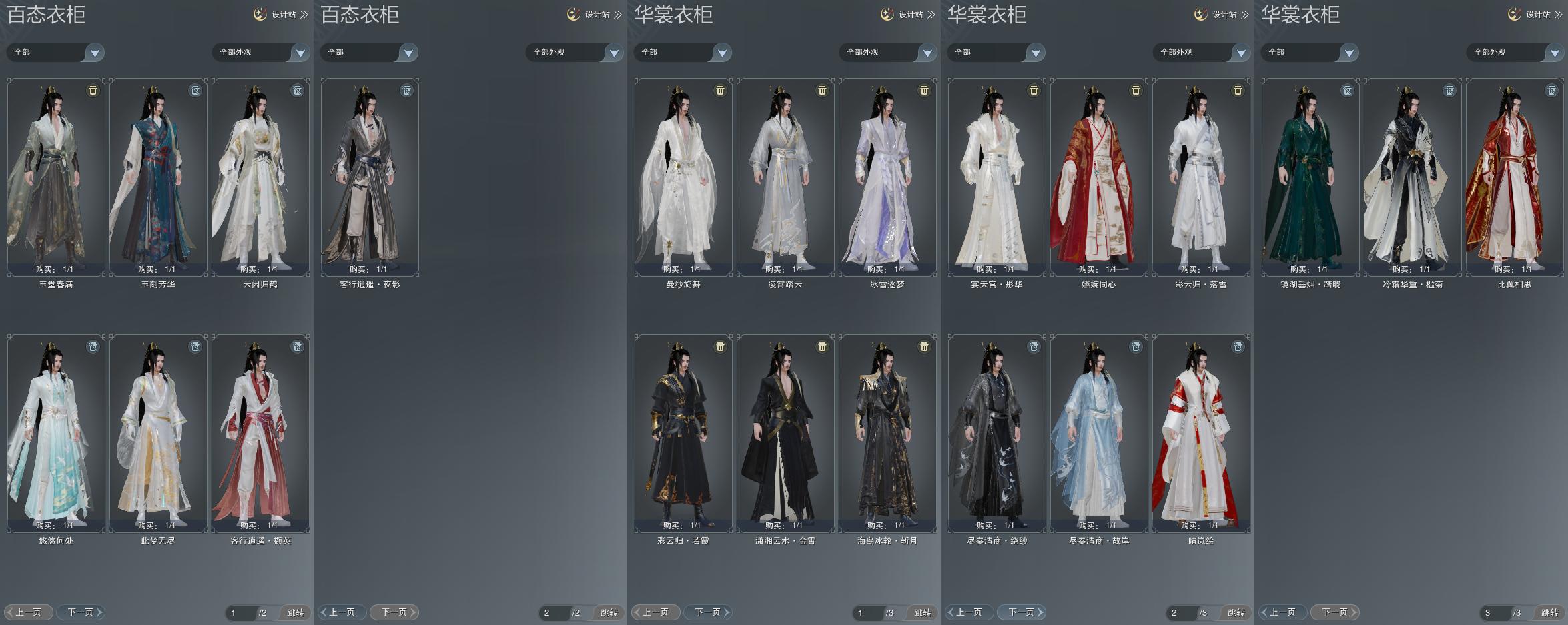Image resolution: width=1568 pixels, height=625 pixels.
Task: Pick the 晴岚绘 outfit card
Action: (x=1201, y=433)
